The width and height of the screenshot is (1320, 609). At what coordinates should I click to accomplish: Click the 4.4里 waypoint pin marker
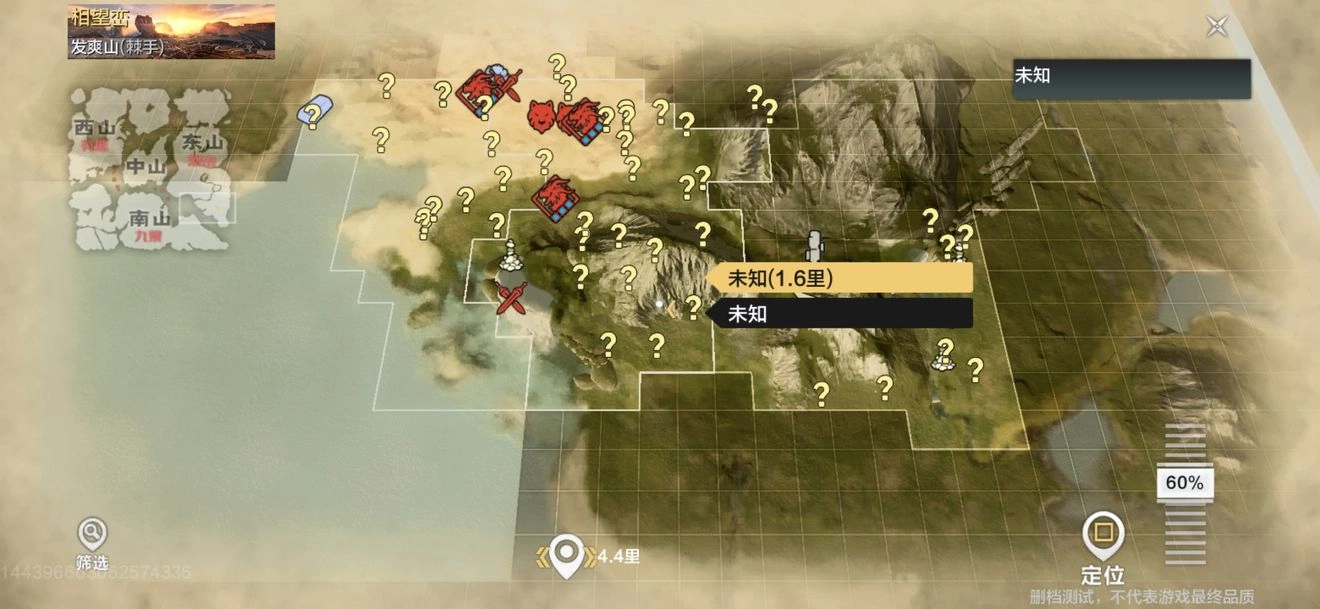567,556
